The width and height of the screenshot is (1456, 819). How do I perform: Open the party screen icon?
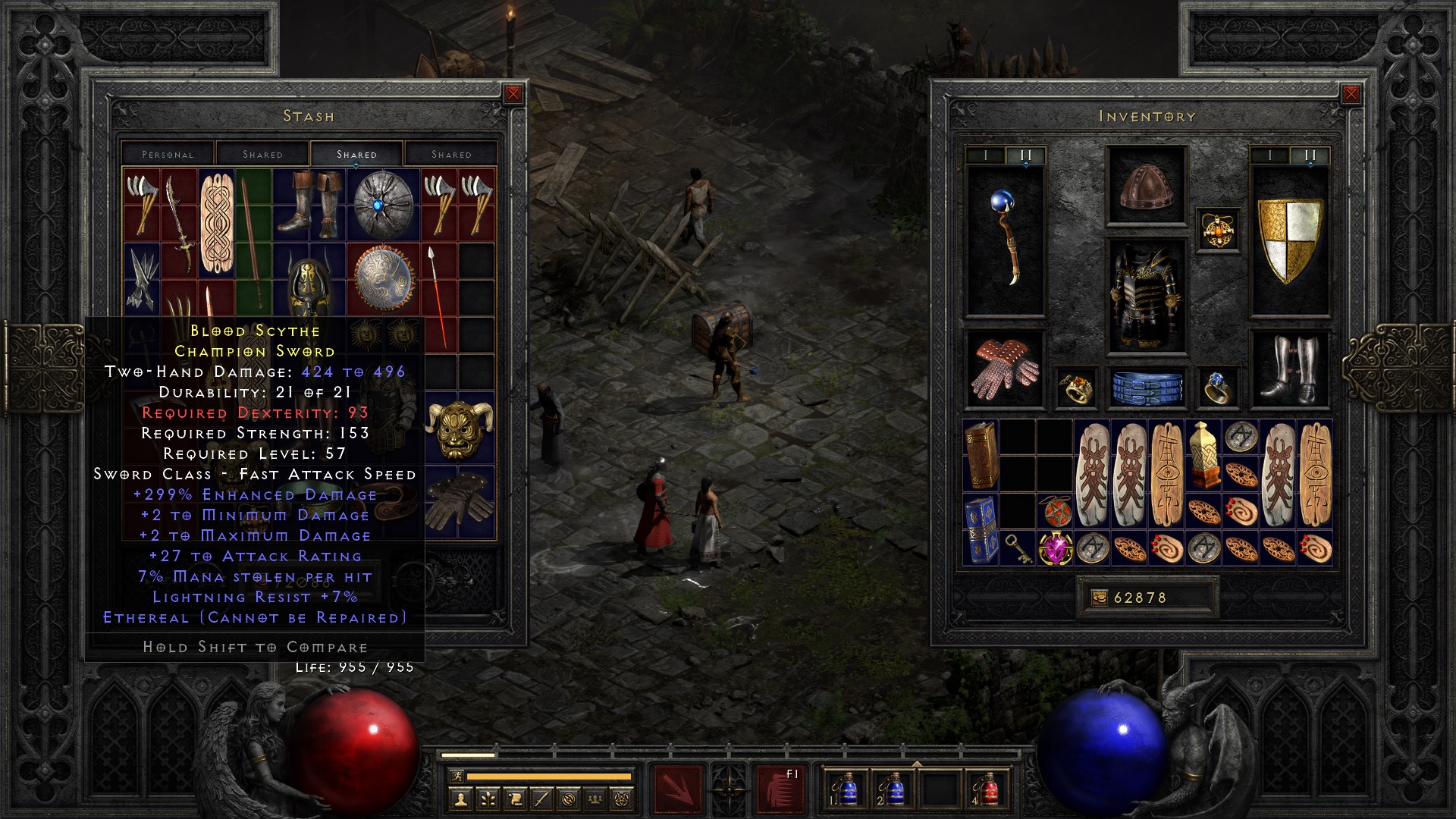tap(595, 800)
